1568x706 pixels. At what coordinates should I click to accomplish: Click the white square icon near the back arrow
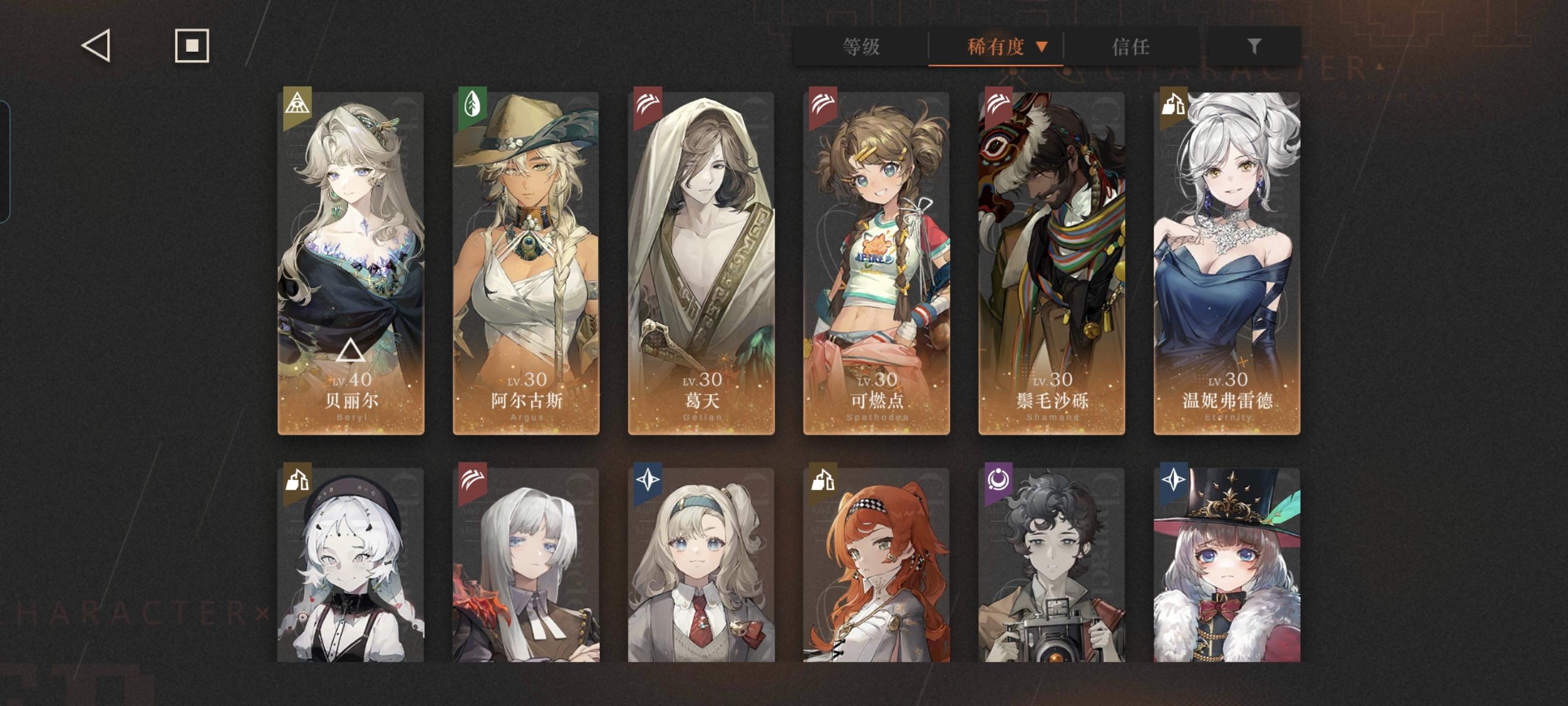(x=191, y=45)
